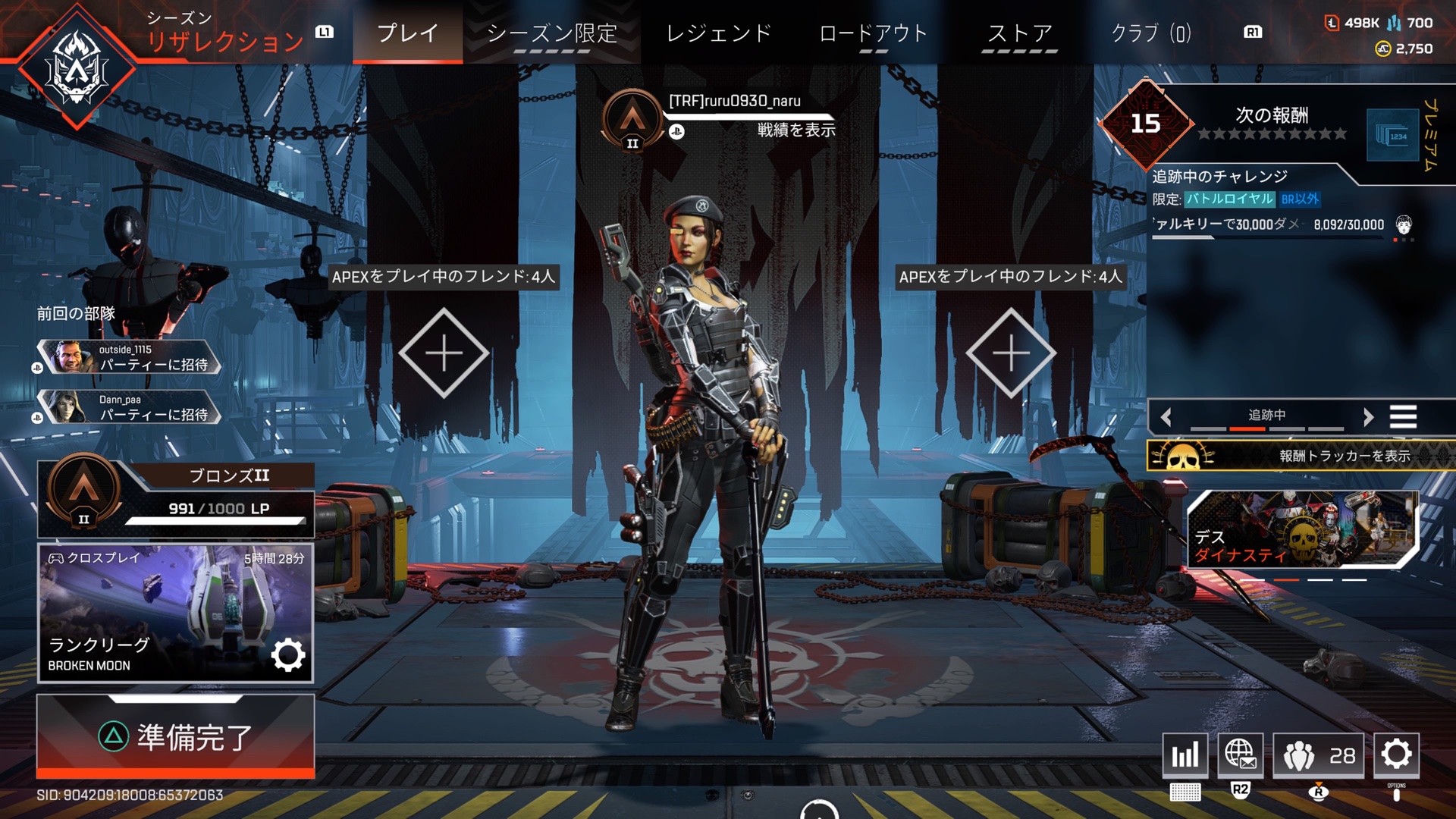Open the challenges list menu icon
Viewport: 1456px width, 819px height.
pyautogui.click(x=1403, y=416)
